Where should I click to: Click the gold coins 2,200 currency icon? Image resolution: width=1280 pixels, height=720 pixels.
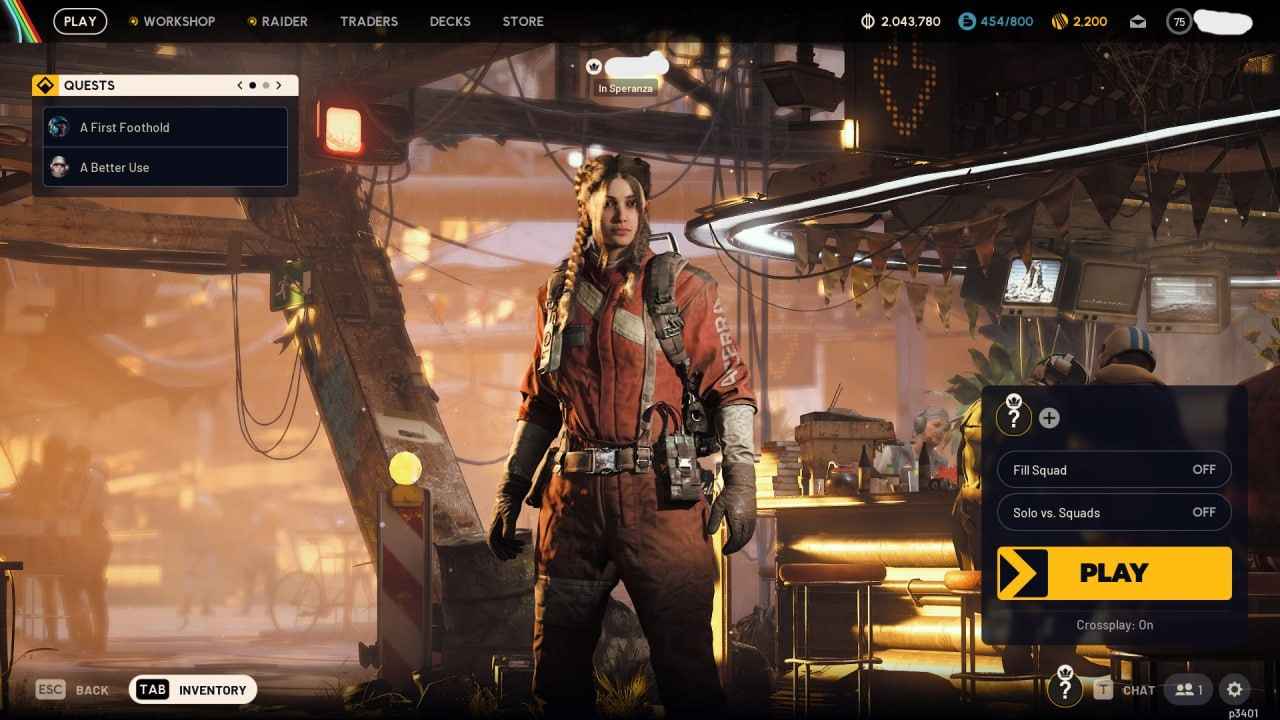[1059, 20]
